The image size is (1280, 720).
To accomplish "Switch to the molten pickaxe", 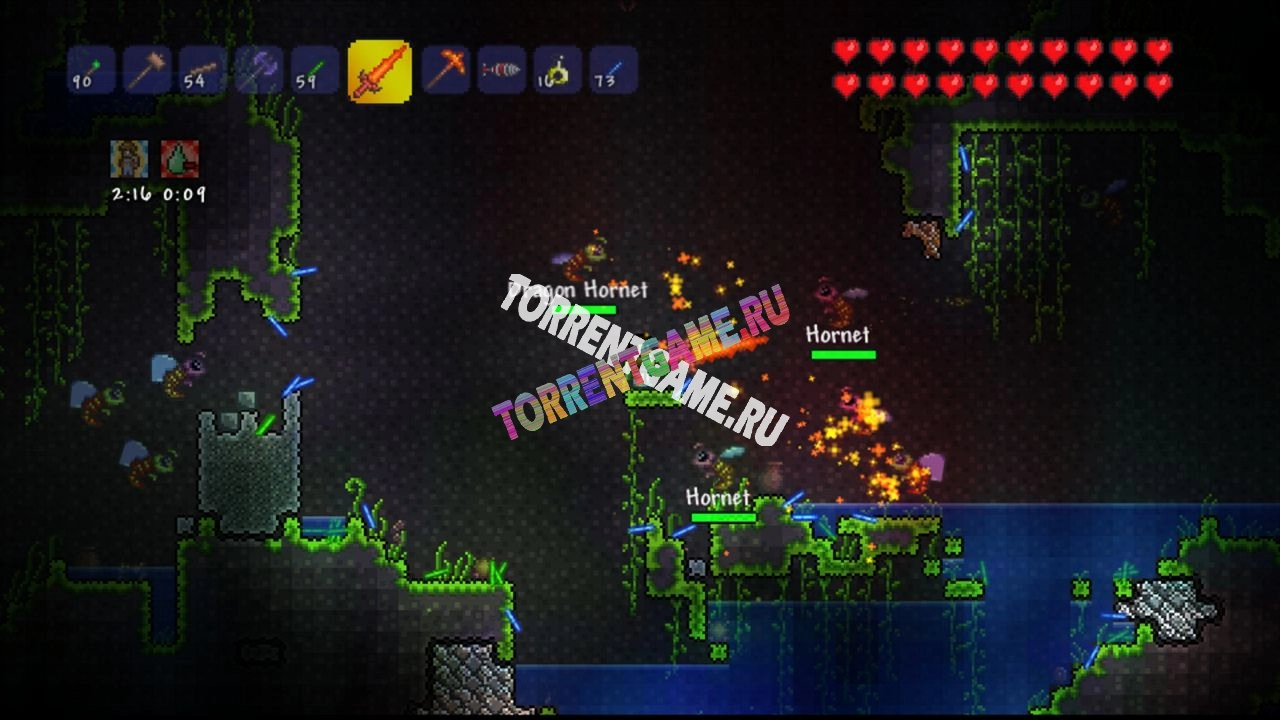I will coord(446,70).
